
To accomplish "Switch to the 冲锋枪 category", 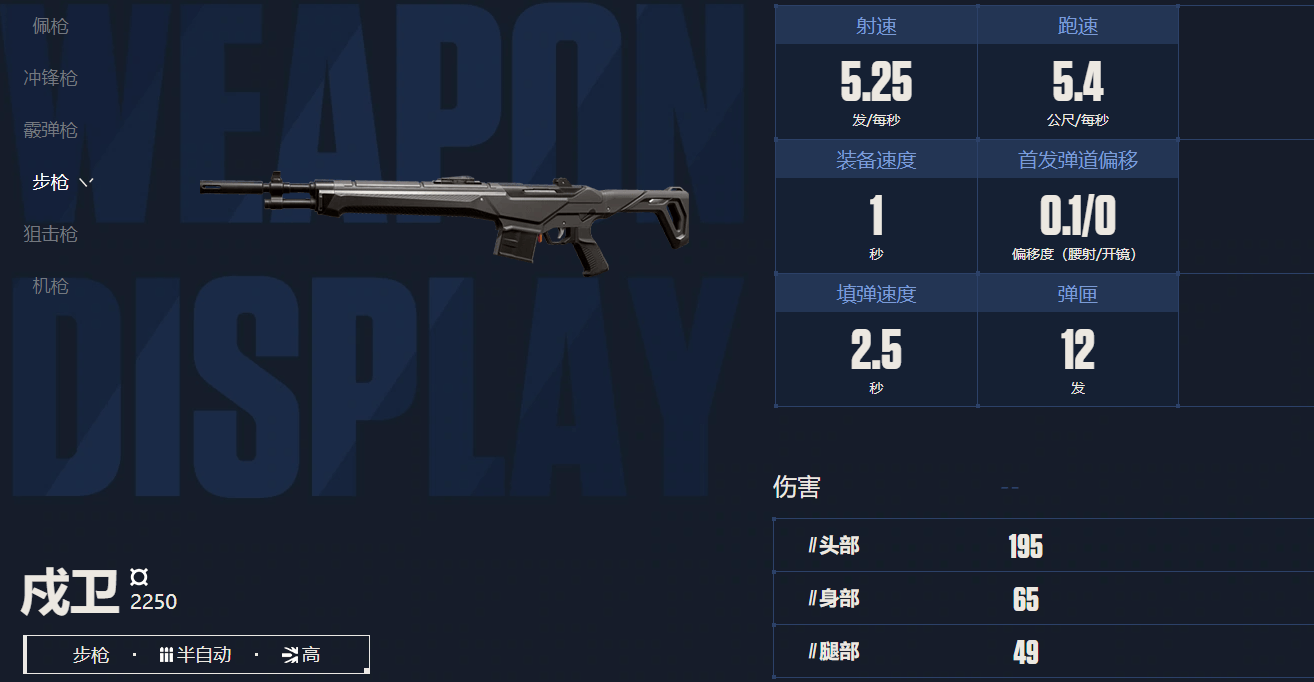I will pos(50,78).
